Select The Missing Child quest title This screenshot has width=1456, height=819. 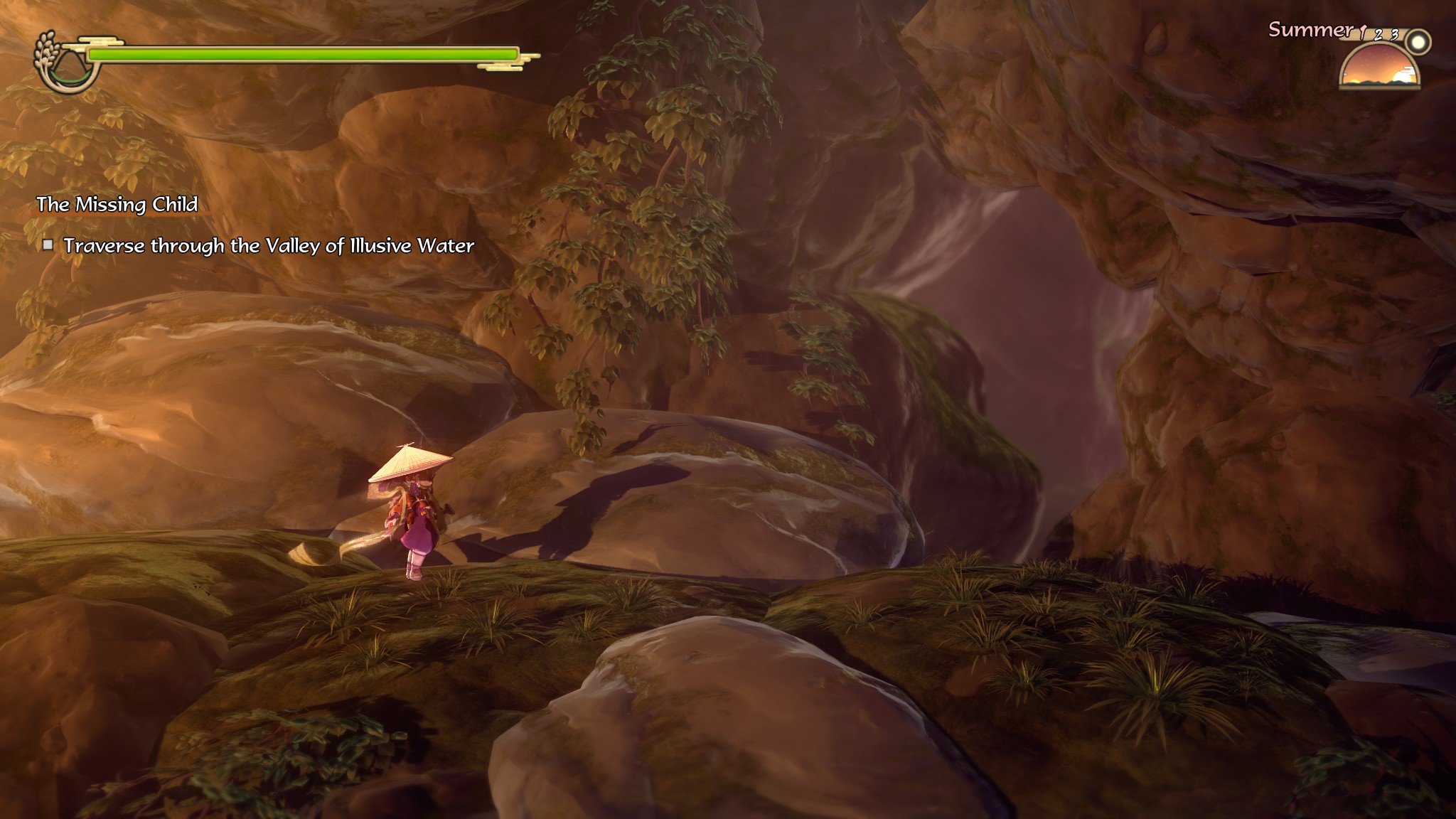click(117, 205)
